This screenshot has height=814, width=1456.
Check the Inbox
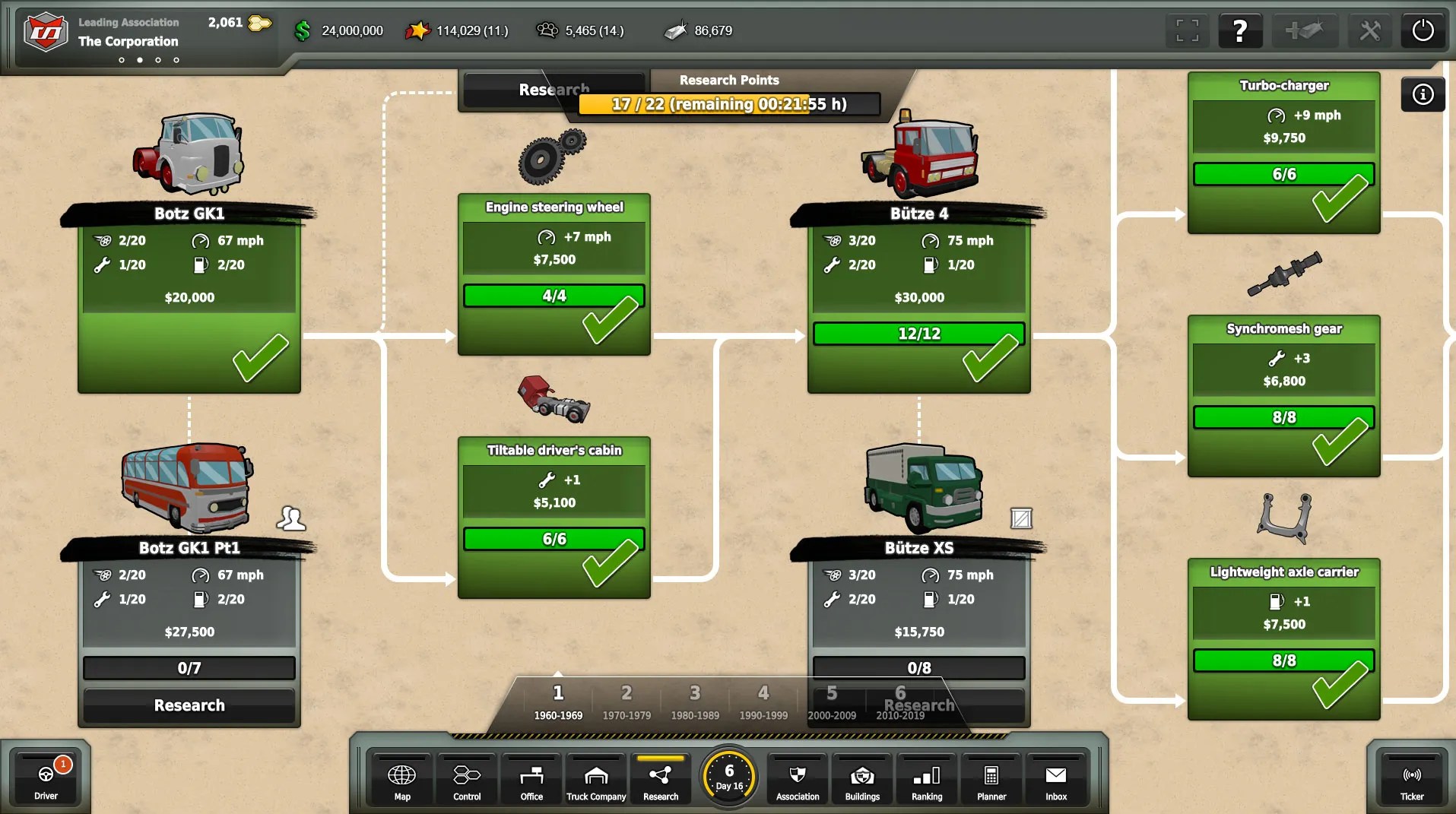(x=1055, y=778)
